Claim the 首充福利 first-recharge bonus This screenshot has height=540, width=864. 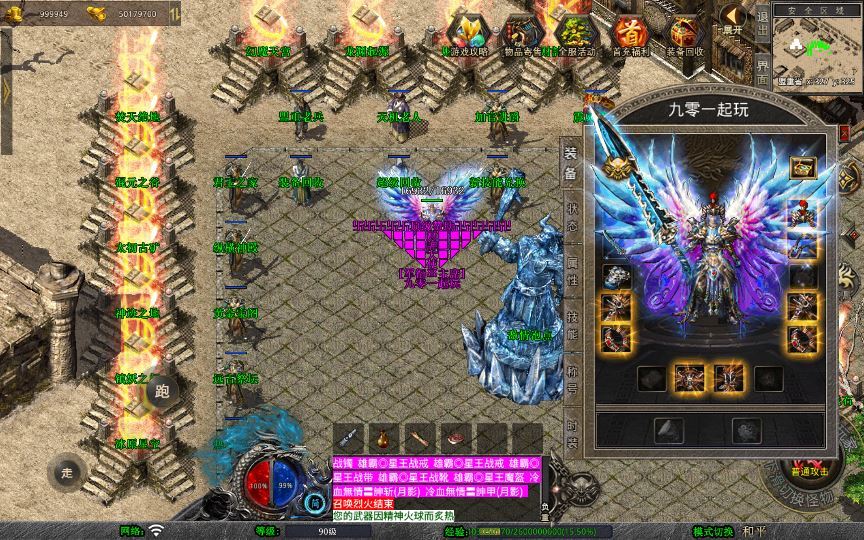coord(630,34)
